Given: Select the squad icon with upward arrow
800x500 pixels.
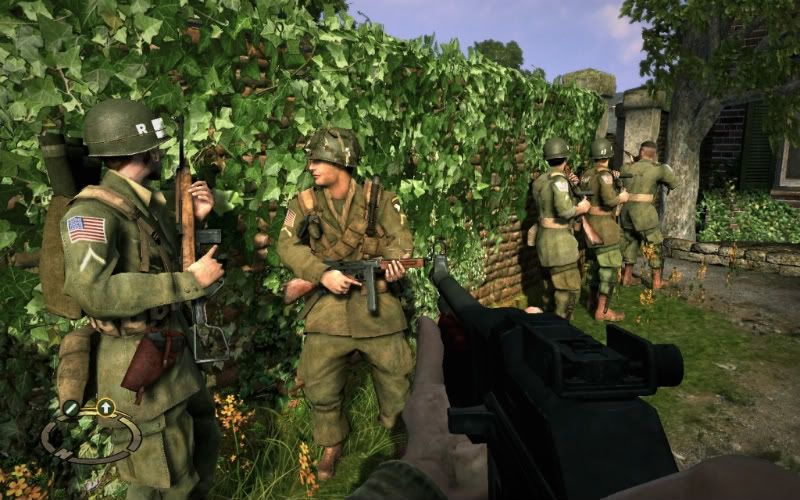Looking at the screenshot, I should [105, 407].
